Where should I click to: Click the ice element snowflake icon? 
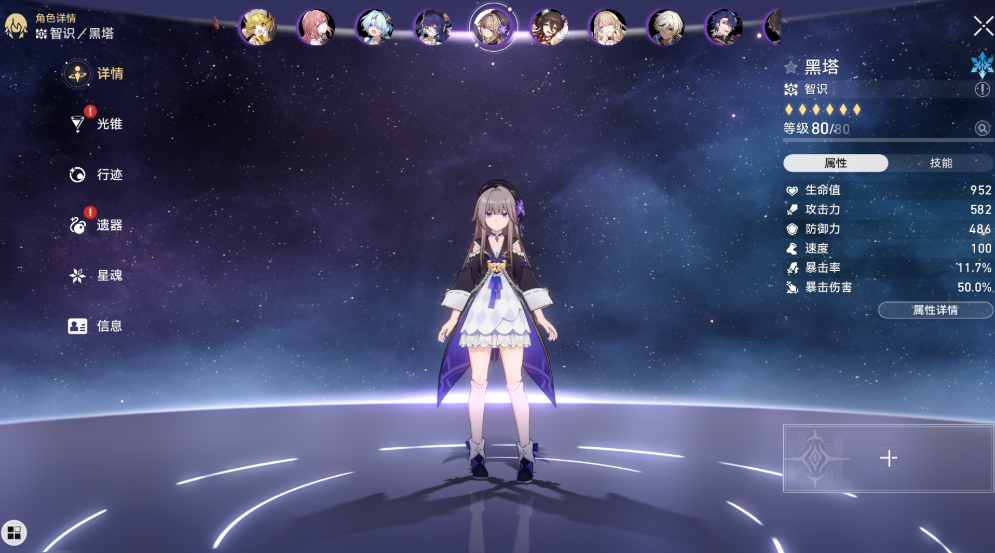pyautogui.click(x=981, y=65)
